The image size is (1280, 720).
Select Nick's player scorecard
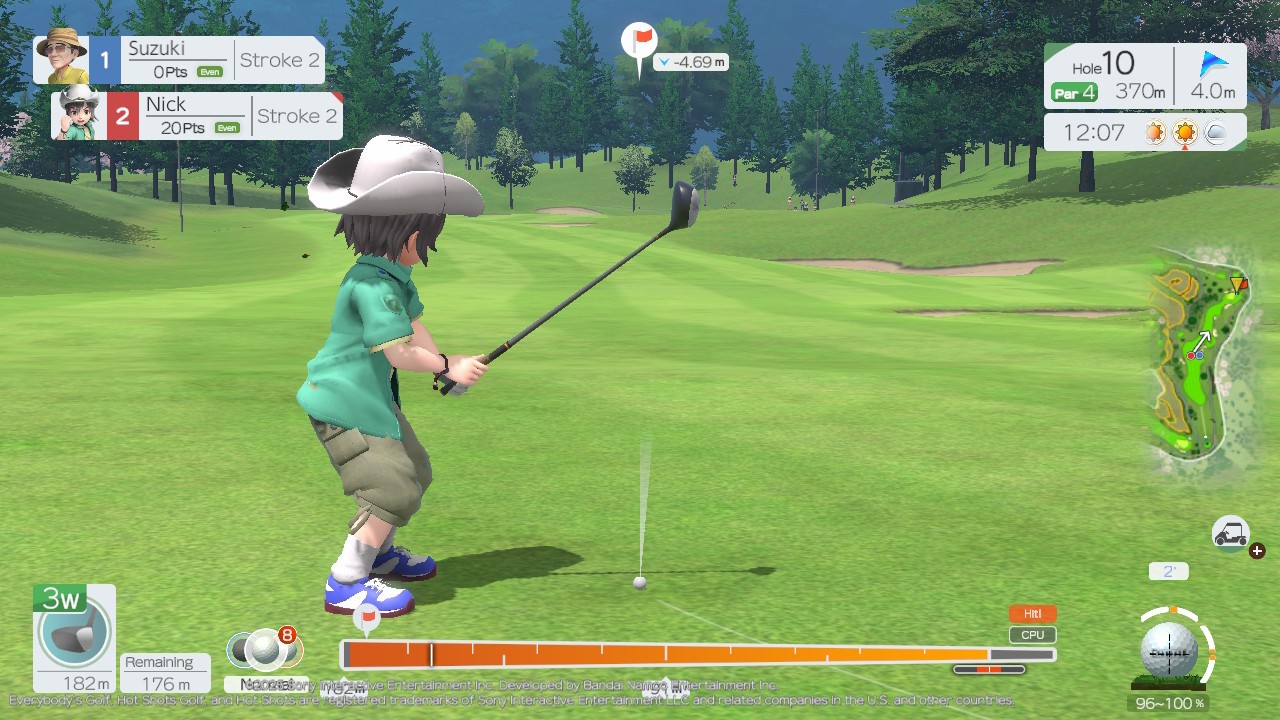point(197,116)
